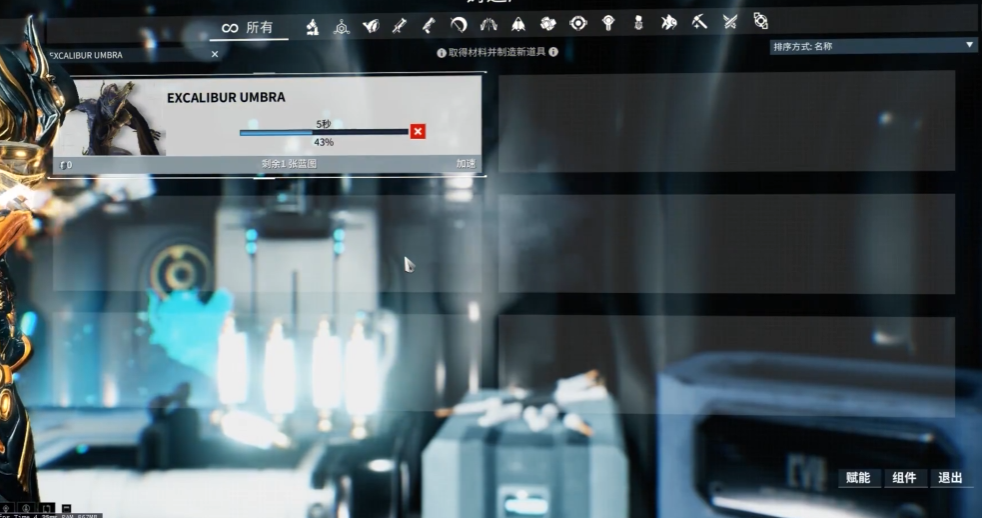
Task: Click 加速 to rush the build
Action: click(465, 163)
